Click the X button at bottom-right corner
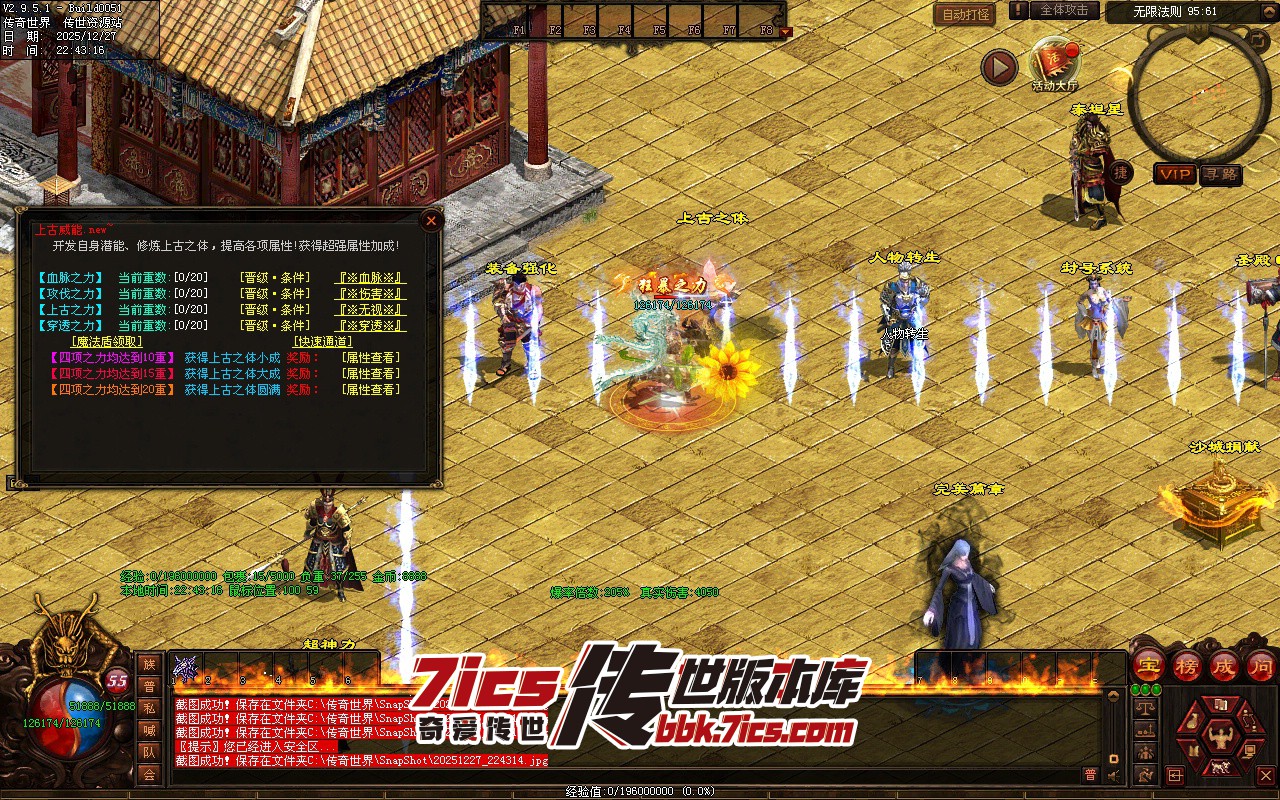Viewport: 1280px width, 800px height. [1265, 775]
